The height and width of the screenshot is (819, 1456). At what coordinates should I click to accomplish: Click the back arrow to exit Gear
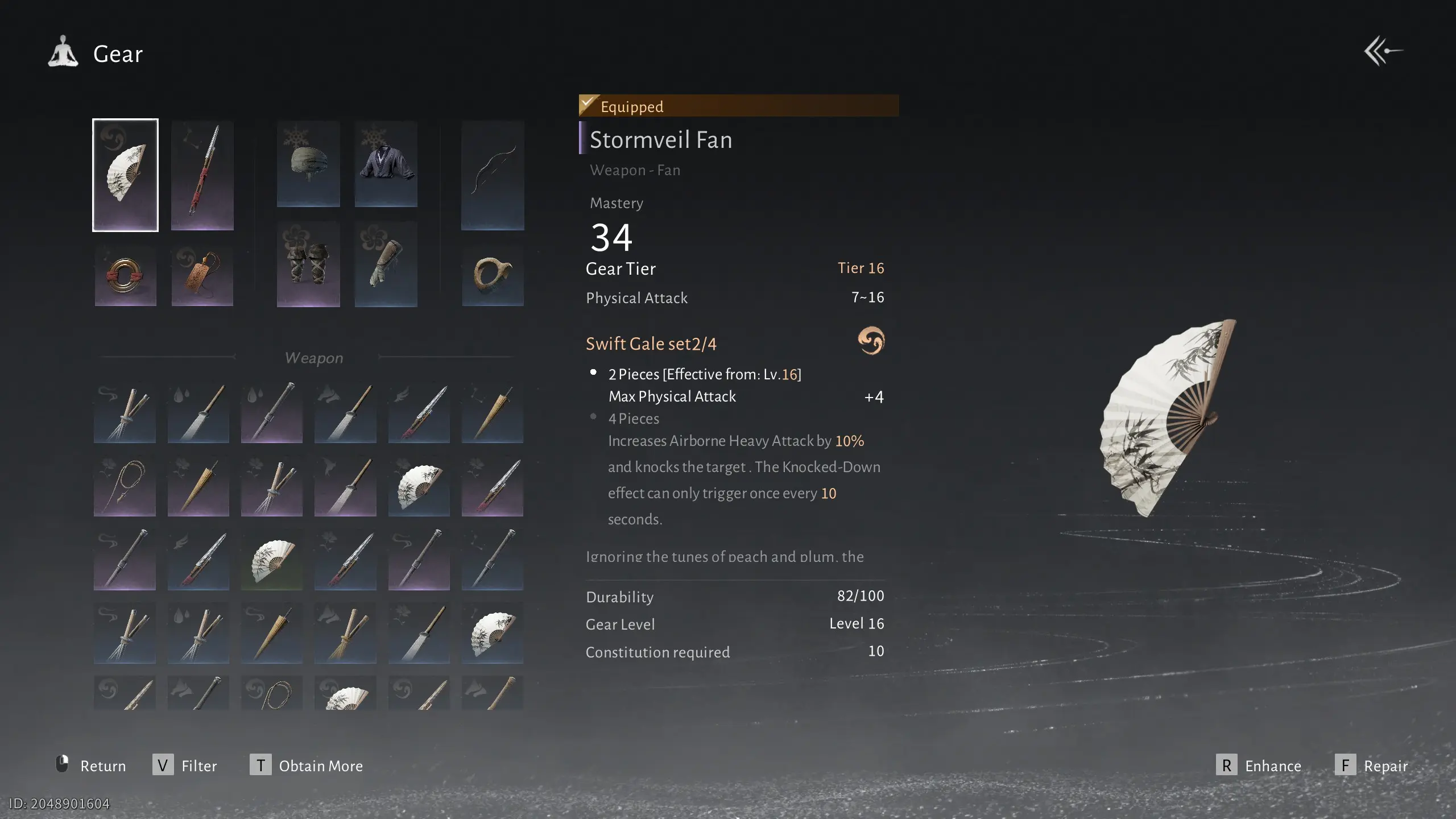click(x=1383, y=51)
